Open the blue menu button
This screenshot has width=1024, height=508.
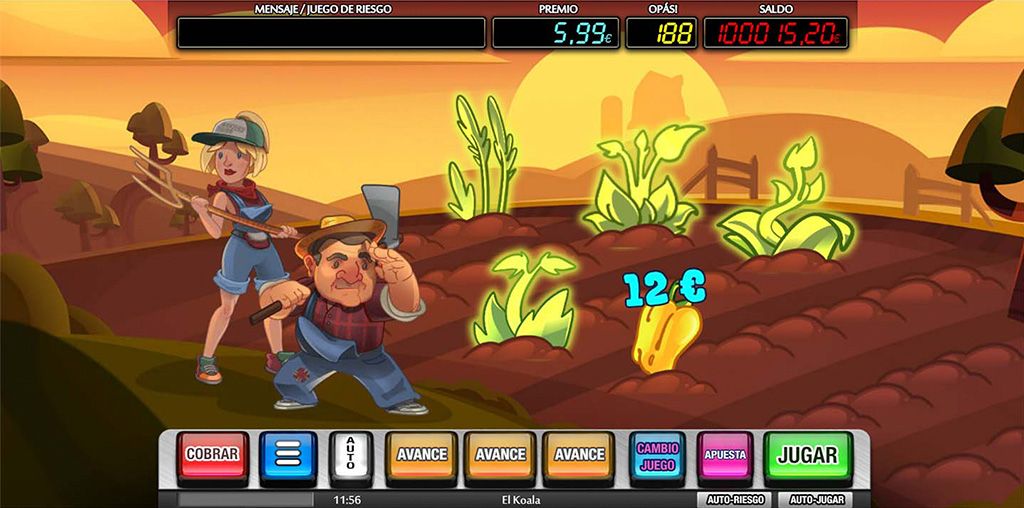tap(288, 456)
